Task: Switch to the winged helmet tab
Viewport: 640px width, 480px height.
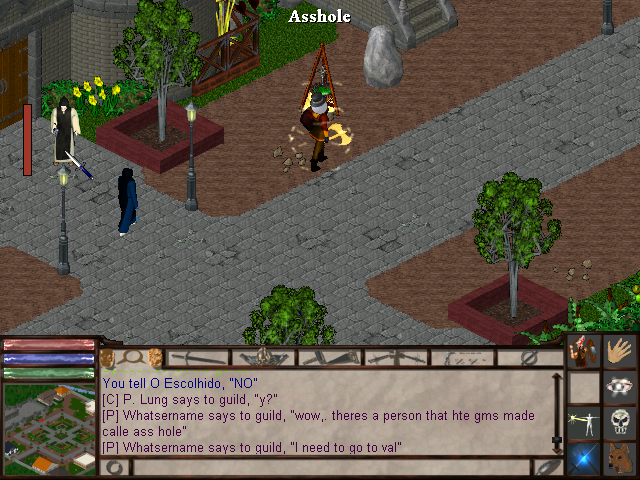Action: [x=264, y=357]
